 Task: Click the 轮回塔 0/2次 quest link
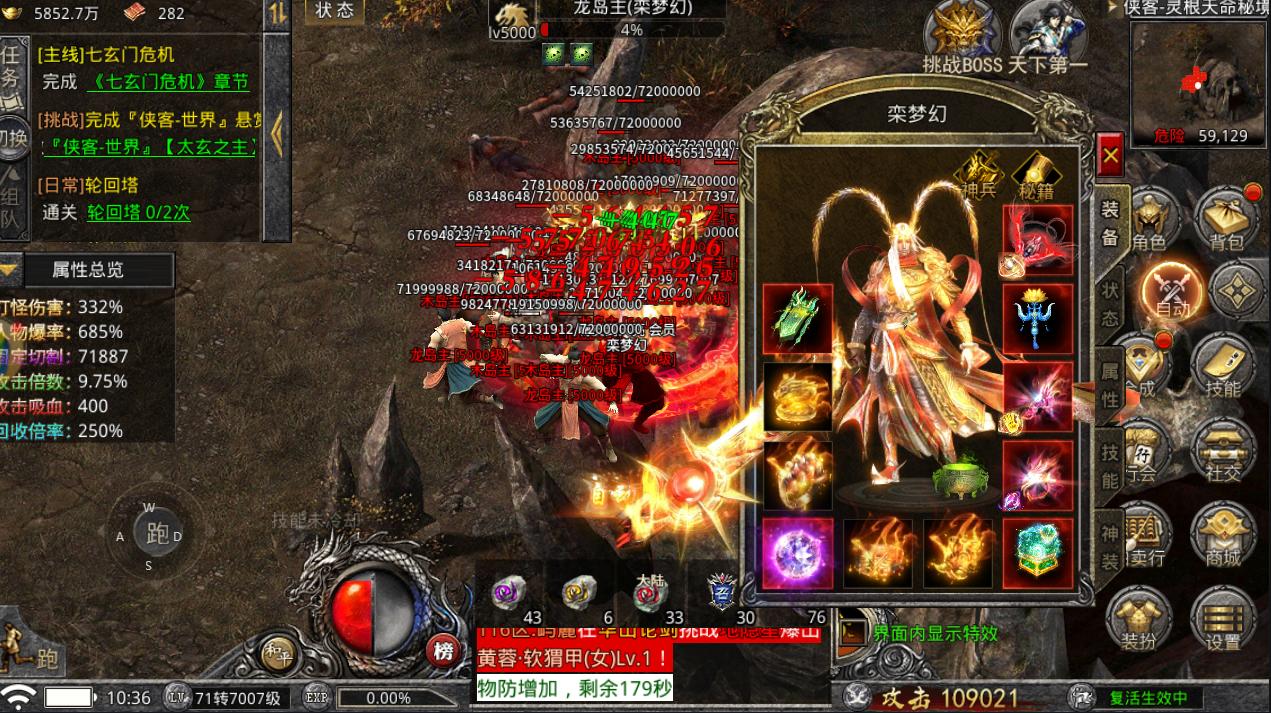[x=138, y=212]
